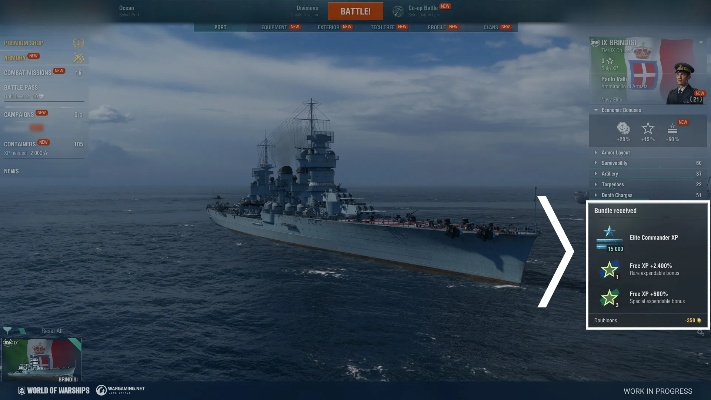
Task: Expand the Survivability parameters row
Action: (614, 162)
